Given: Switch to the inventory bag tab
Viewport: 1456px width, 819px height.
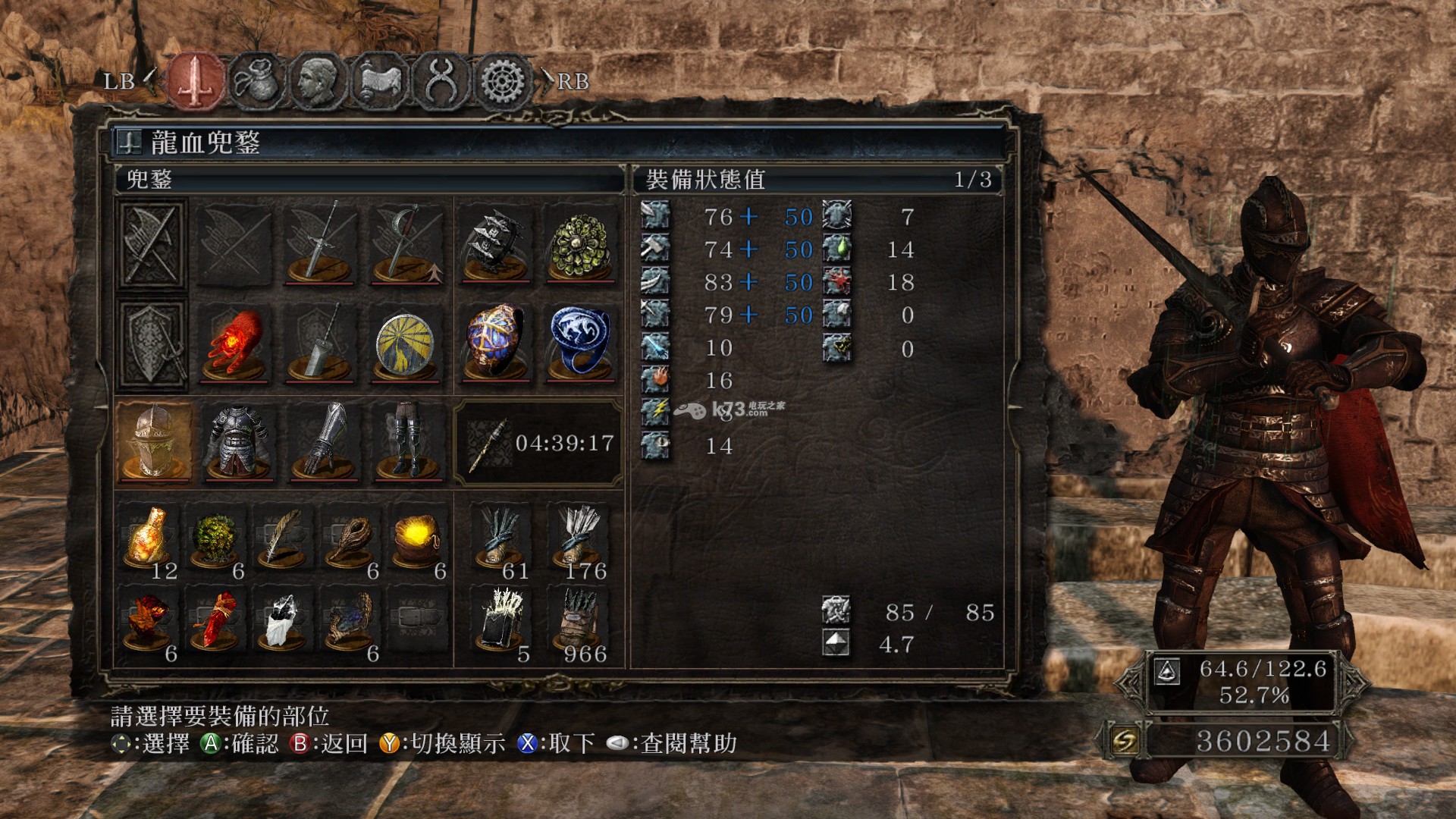Looking at the screenshot, I should [x=256, y=80].
